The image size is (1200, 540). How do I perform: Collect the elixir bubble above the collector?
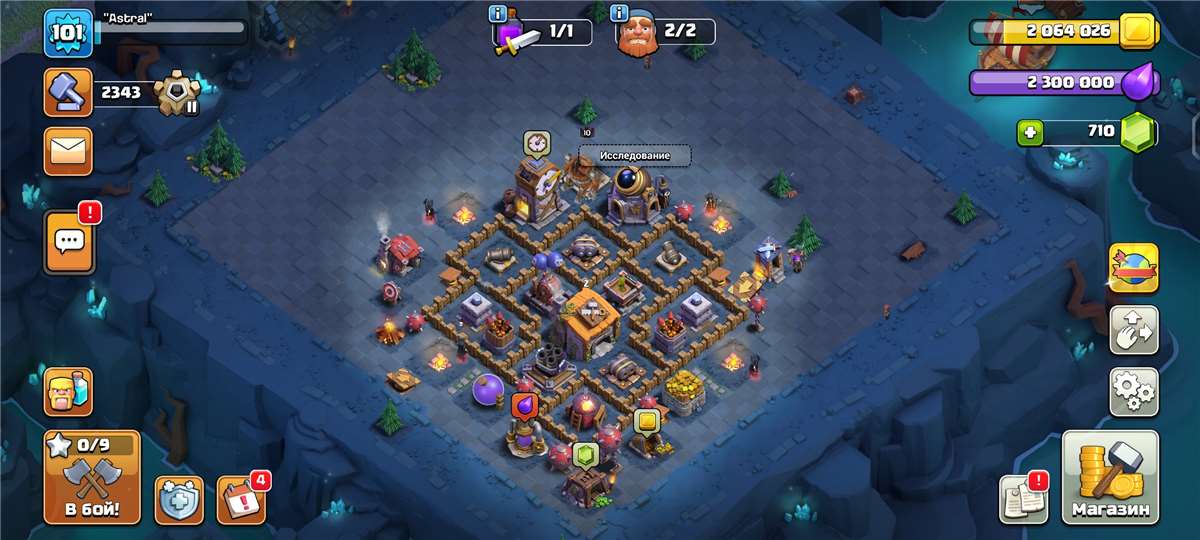click(525, 406)
